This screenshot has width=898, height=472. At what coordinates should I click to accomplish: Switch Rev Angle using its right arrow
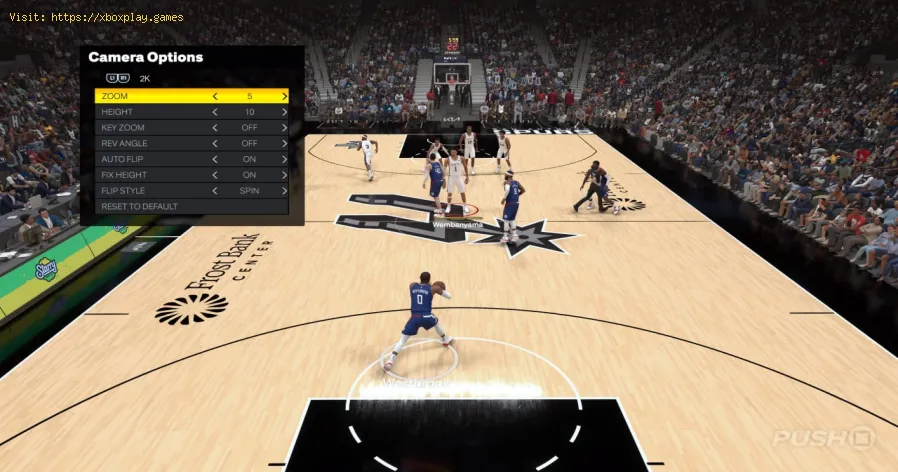tap(284, 143)
